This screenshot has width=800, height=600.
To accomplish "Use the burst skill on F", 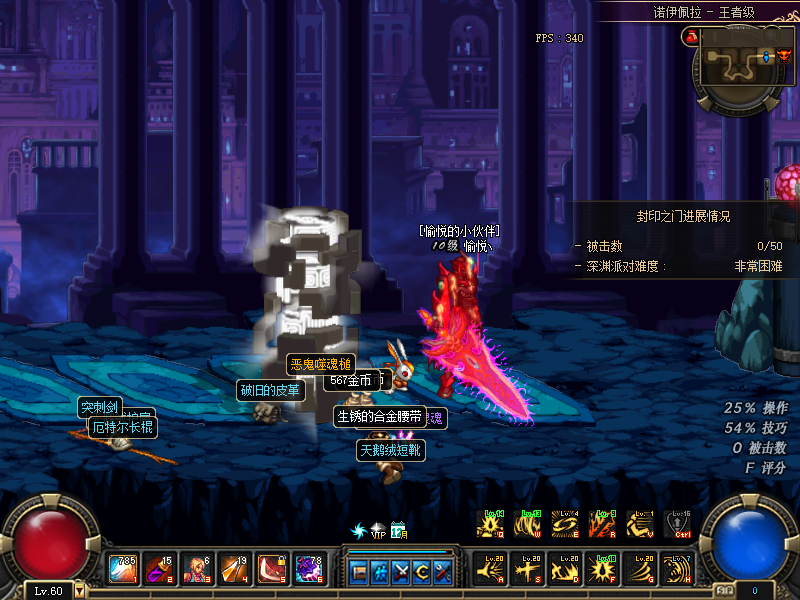I will click(602, 568).
